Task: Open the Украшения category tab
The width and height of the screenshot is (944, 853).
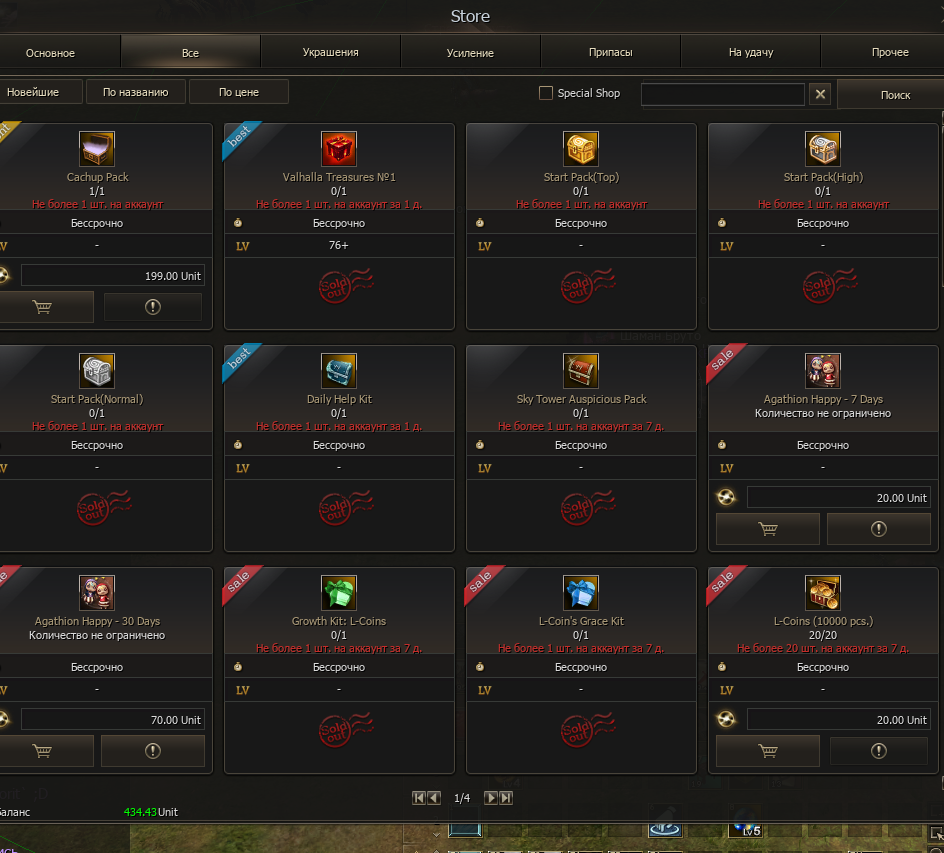Action: point(330,52)
